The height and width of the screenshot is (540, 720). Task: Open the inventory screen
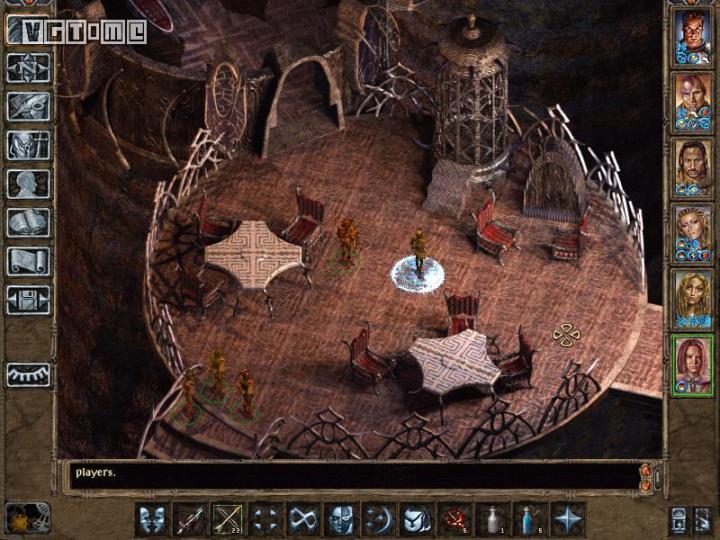coord(29,145)
